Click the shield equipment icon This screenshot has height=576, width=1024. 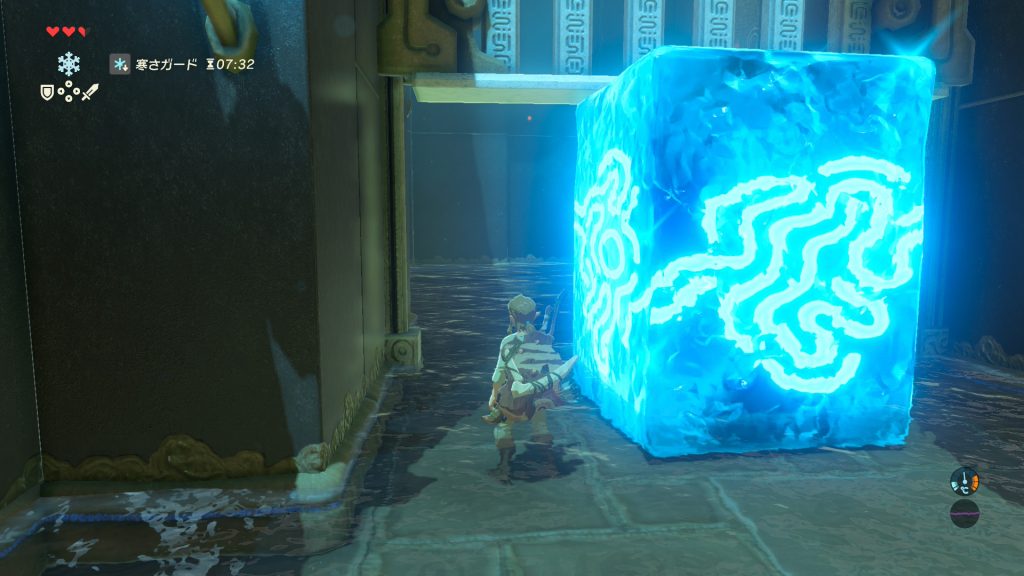[x=47, y=92]
